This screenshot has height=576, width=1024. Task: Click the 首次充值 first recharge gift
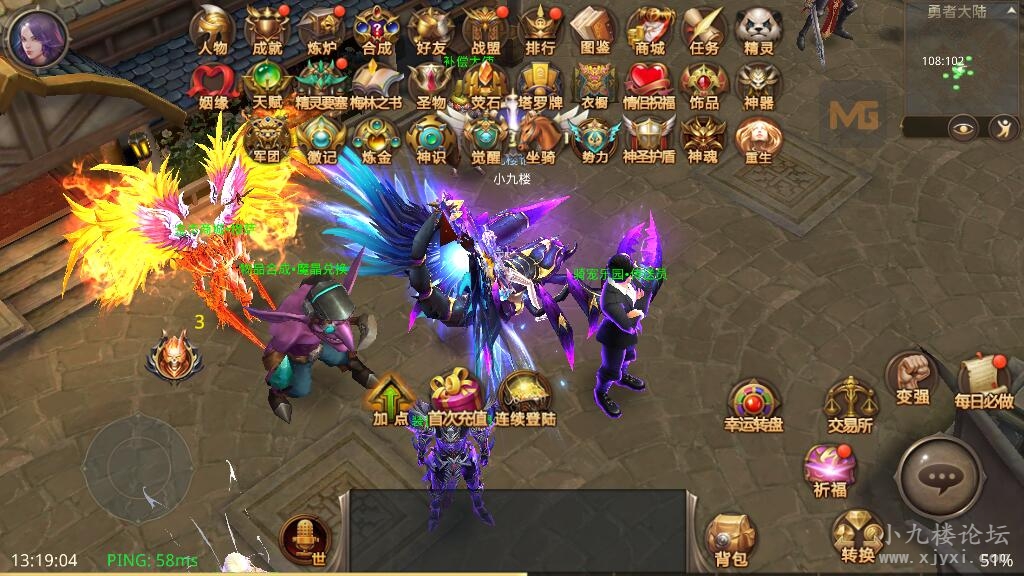pos(457,396)
